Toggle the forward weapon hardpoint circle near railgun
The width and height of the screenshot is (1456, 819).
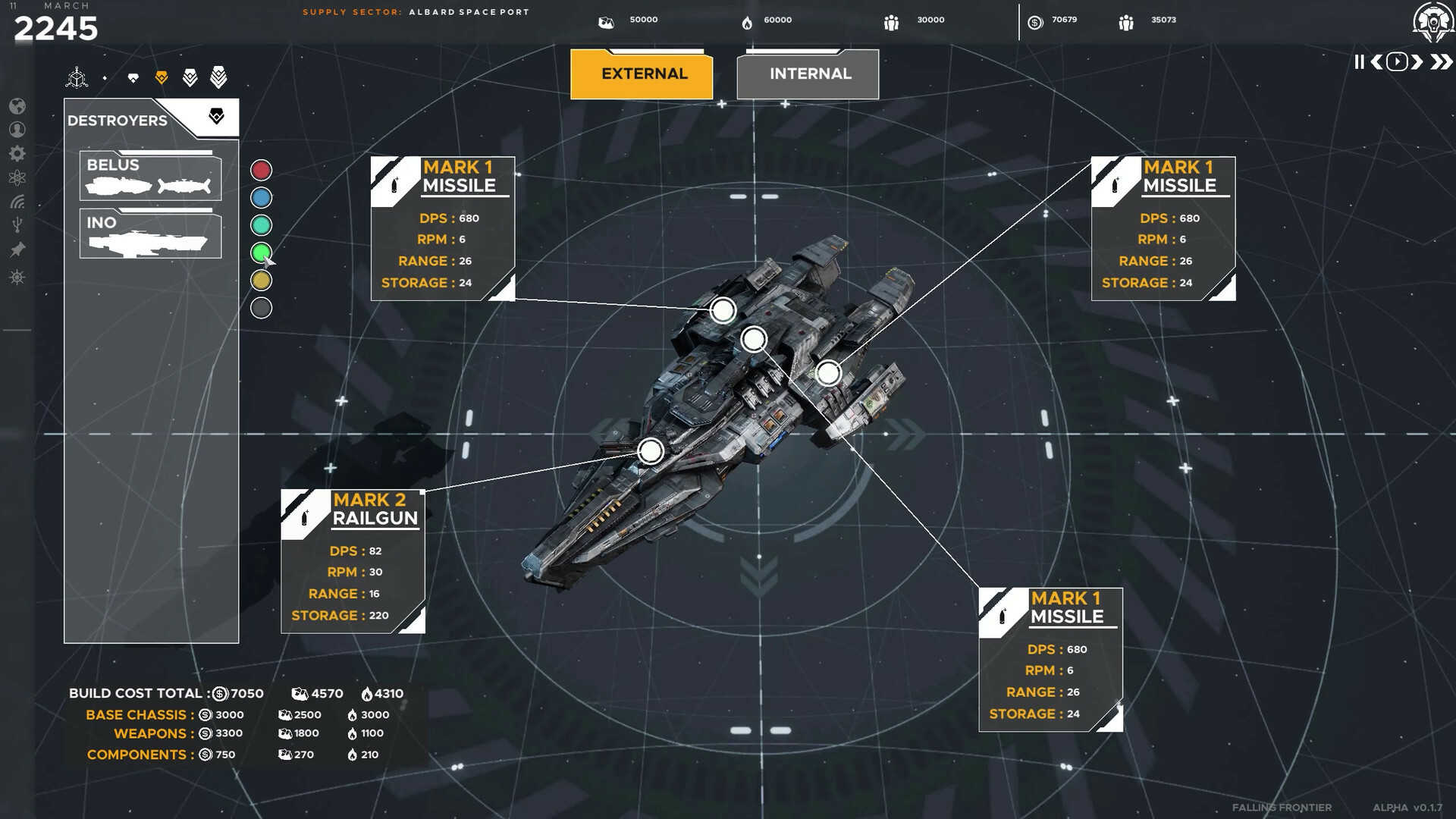(650, 450)
